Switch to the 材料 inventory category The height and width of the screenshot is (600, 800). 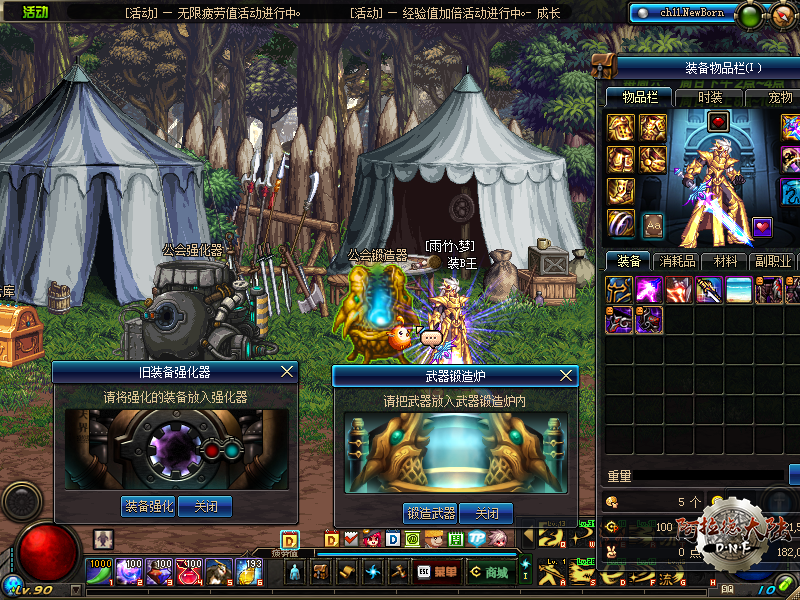click(x=725, y=261)
